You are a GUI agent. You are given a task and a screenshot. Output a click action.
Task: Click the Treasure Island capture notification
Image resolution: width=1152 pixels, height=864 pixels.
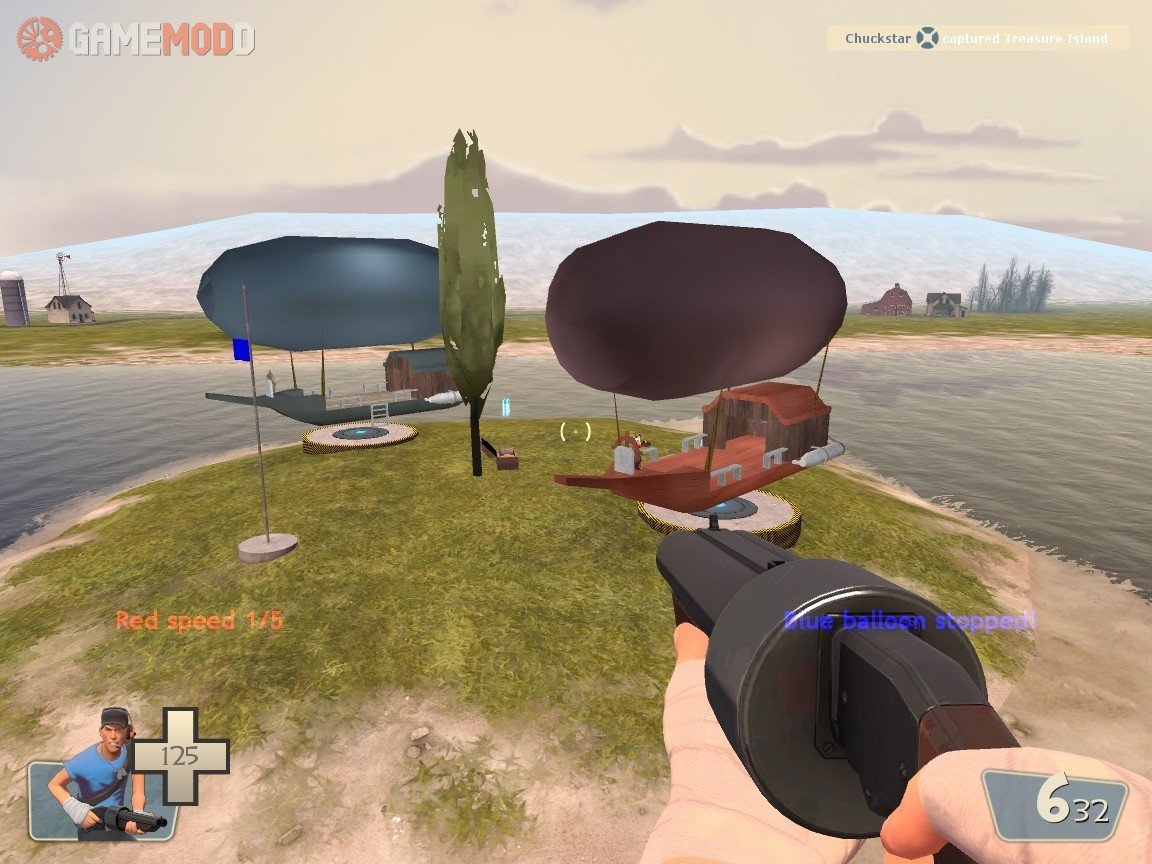(x=977, y=39)
